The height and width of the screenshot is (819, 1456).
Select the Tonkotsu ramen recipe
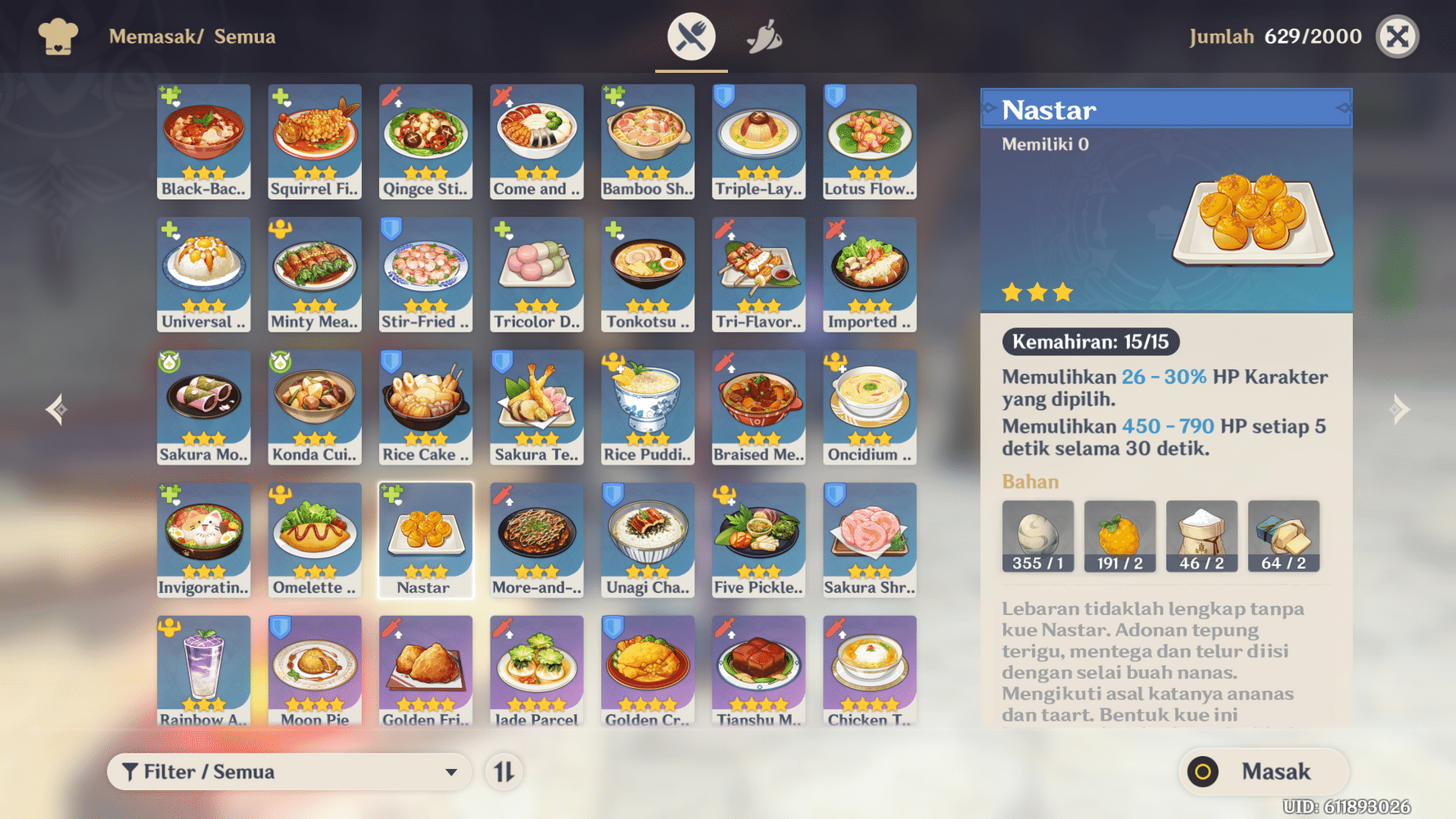pyautogui.click(x=647, y=274)
